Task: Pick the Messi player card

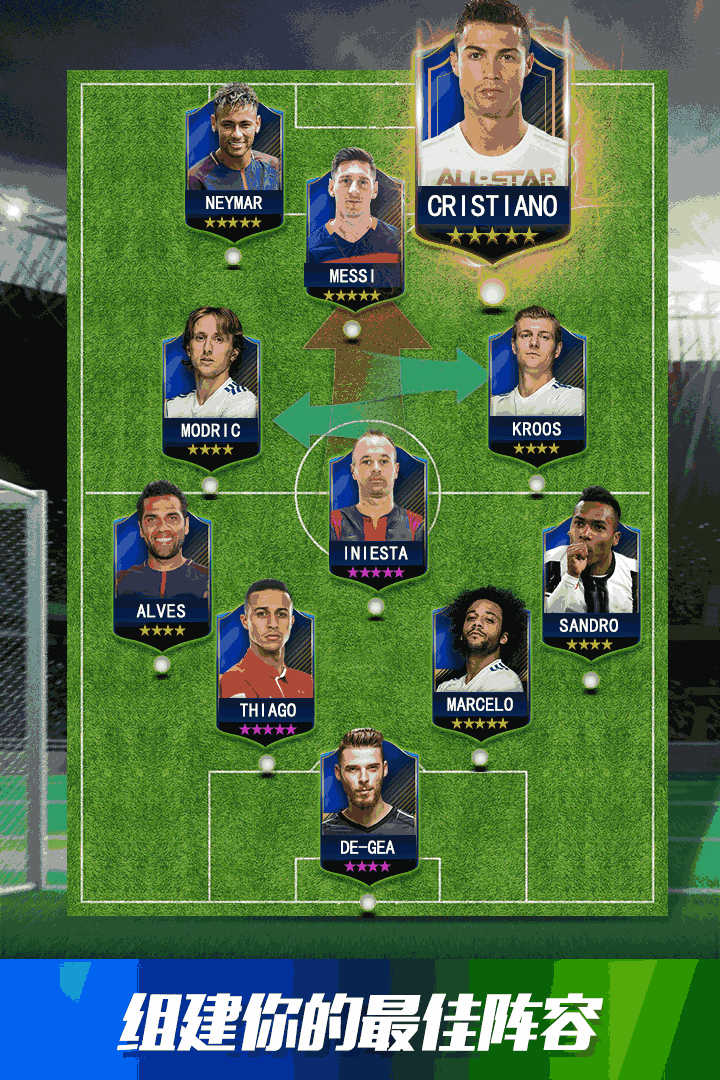Action: tap(354, 230)
